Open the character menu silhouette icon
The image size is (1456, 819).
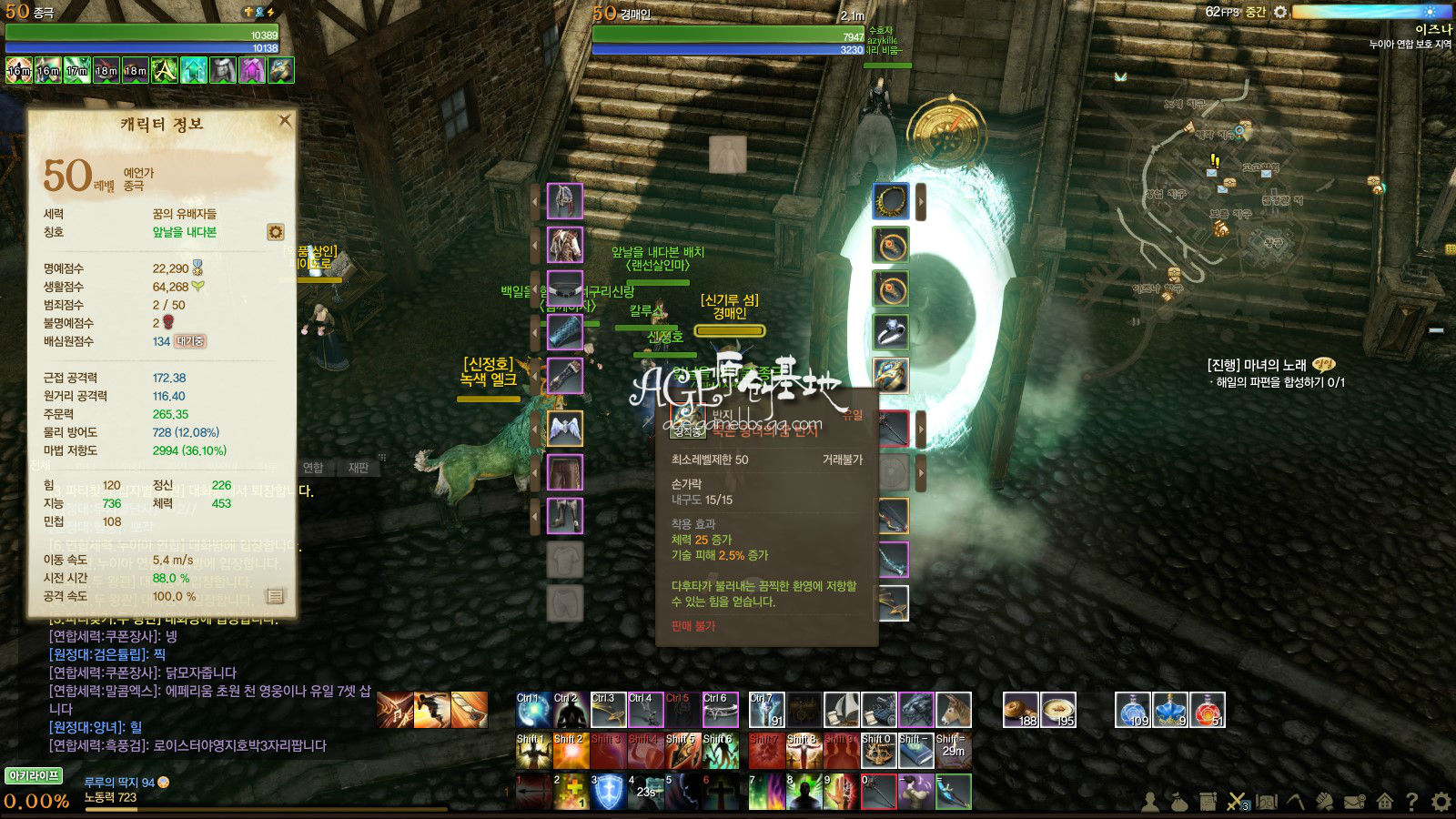1150,802
